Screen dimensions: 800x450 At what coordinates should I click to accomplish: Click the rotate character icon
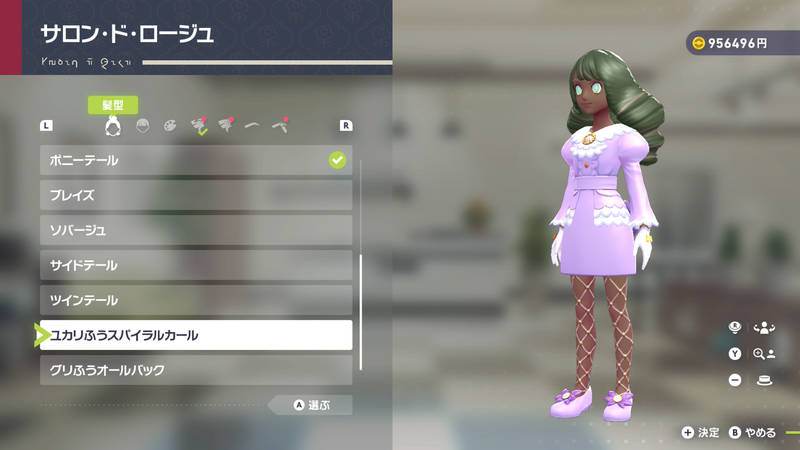click(x=765, y=327)
